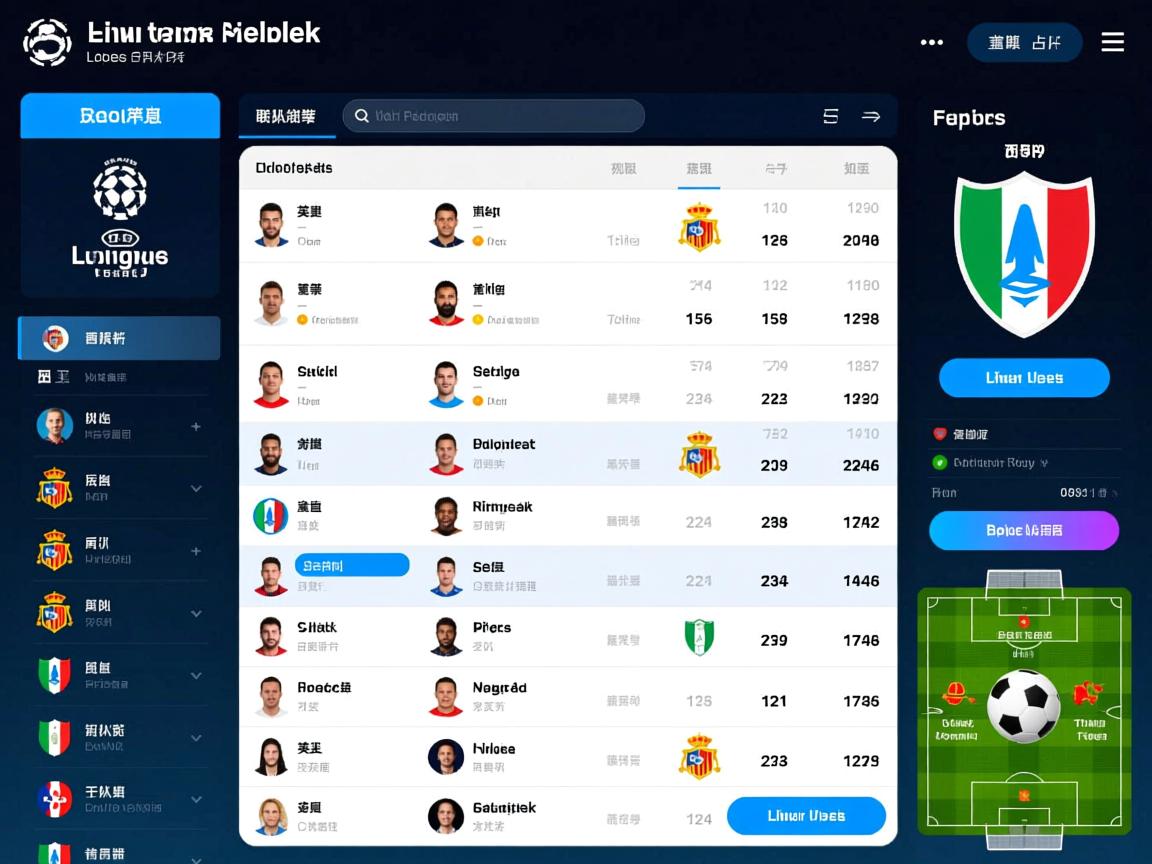Open the dark pill button in header
The width and height of the screenshot is (1152, 864).
pyautogui.click(x=1024, y=43)
